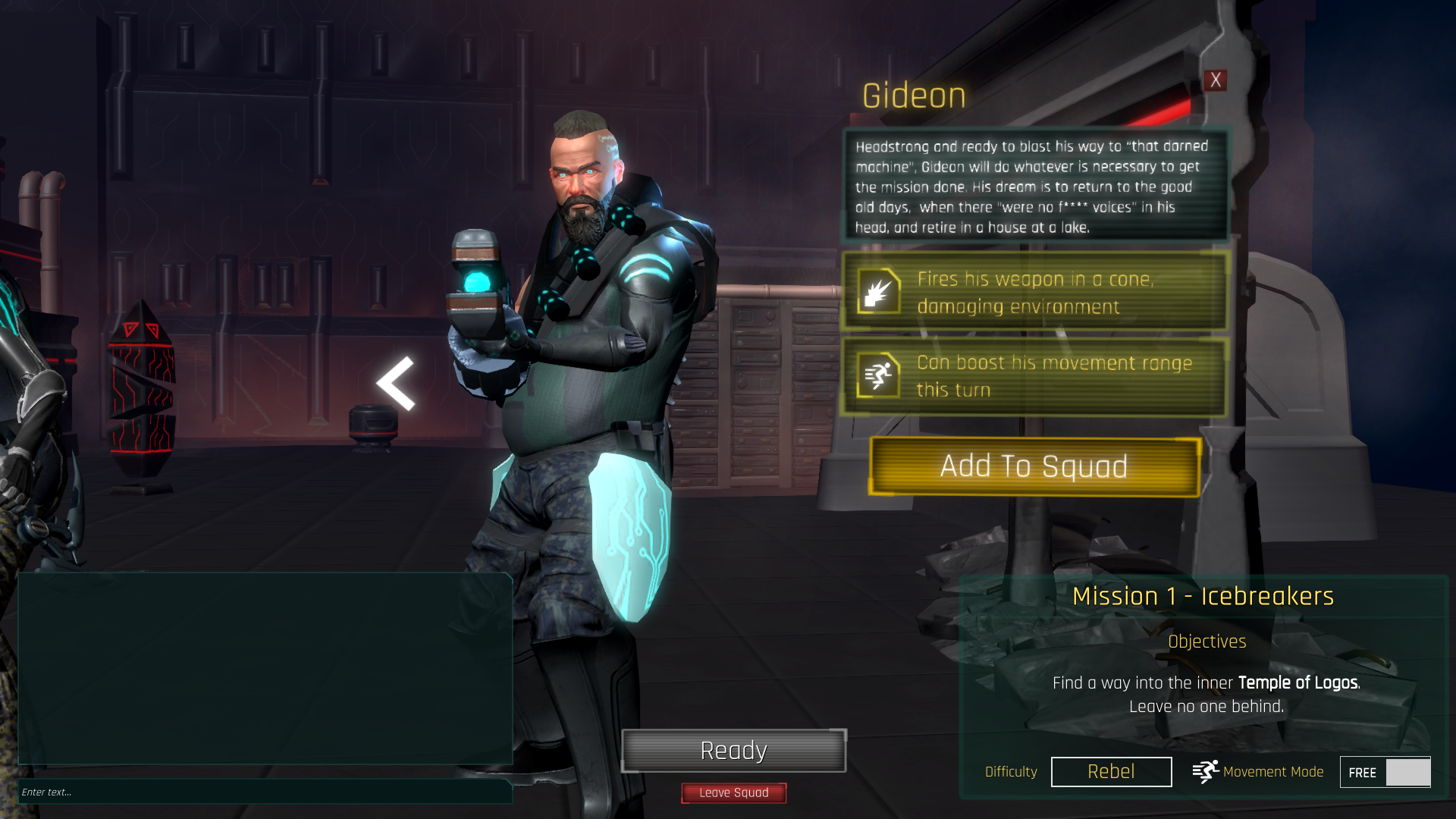Change the Rebel difficulty setting
The image size is (1456, 819).
tap(1111, 771)
